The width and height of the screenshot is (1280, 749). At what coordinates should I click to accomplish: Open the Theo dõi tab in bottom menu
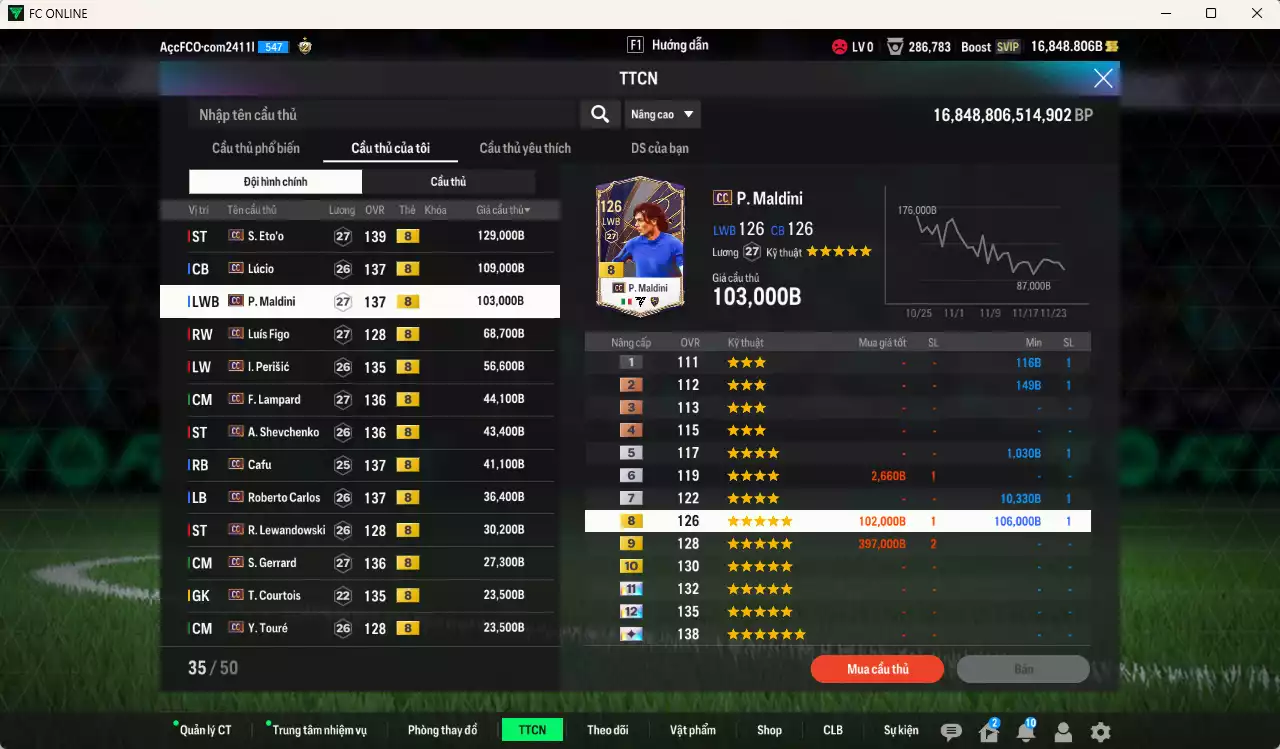[x=608, y=730]
